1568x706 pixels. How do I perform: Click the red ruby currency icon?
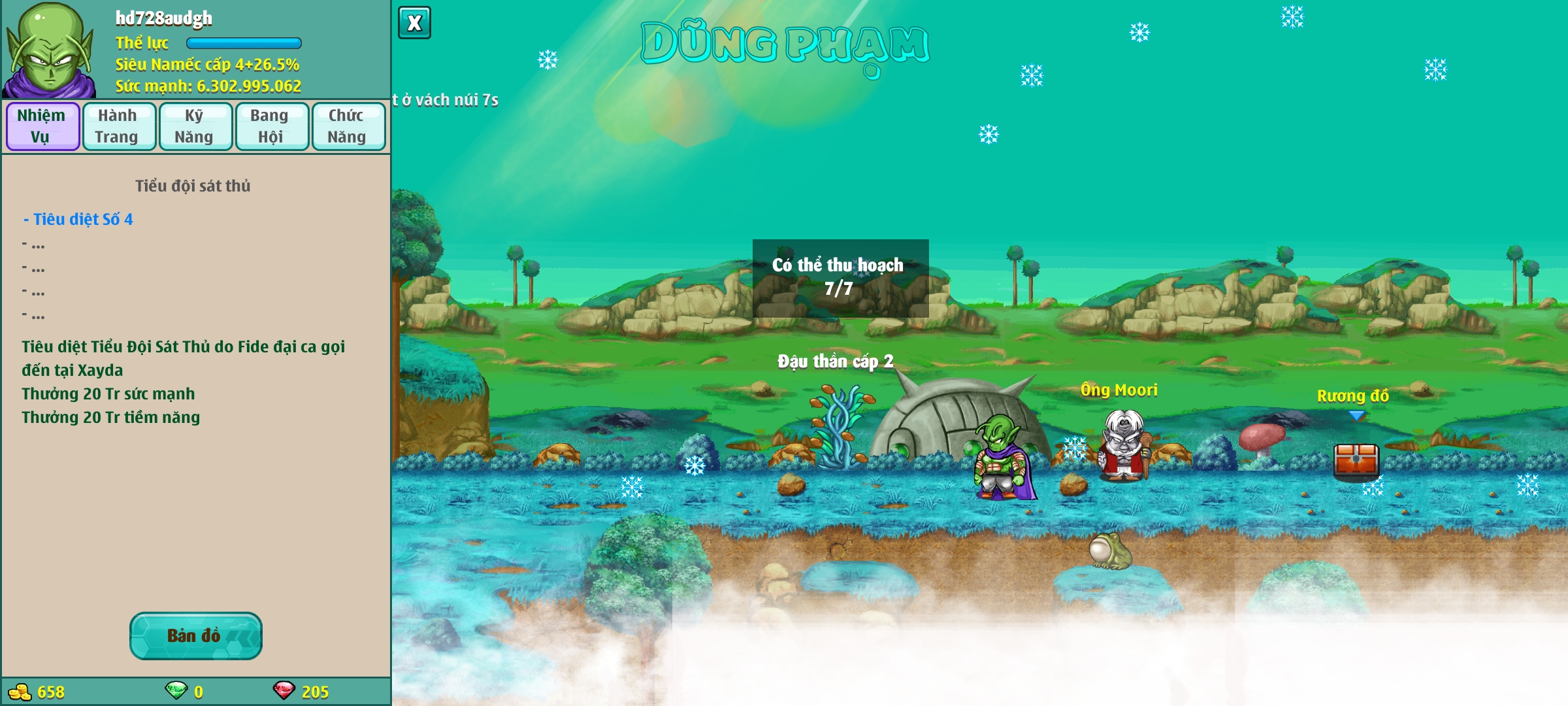(284, 690)
